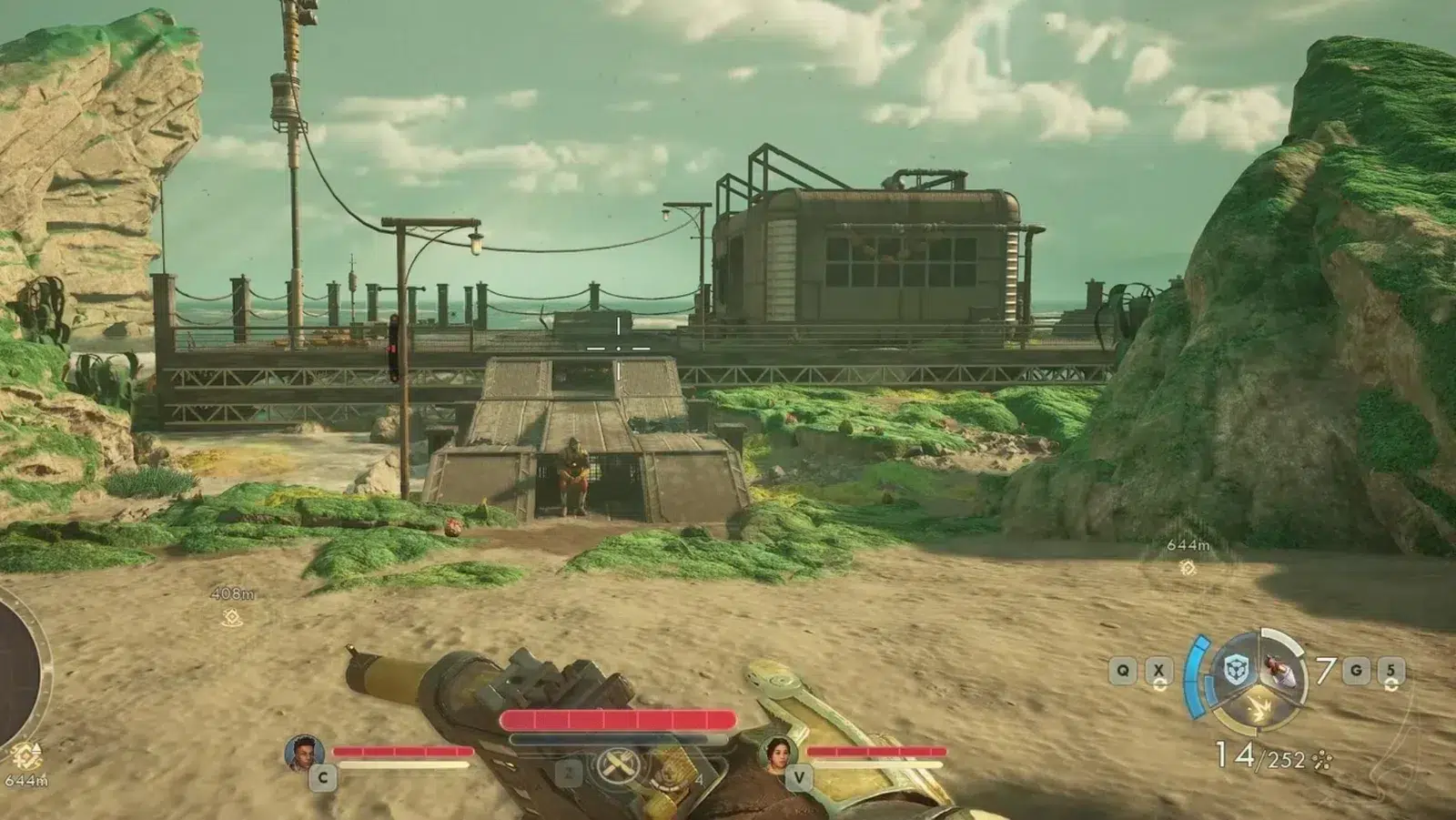Use the inhaler item in the ability wheel
The width and height of the screenshot is (1456, 820).
point(1284,672)
